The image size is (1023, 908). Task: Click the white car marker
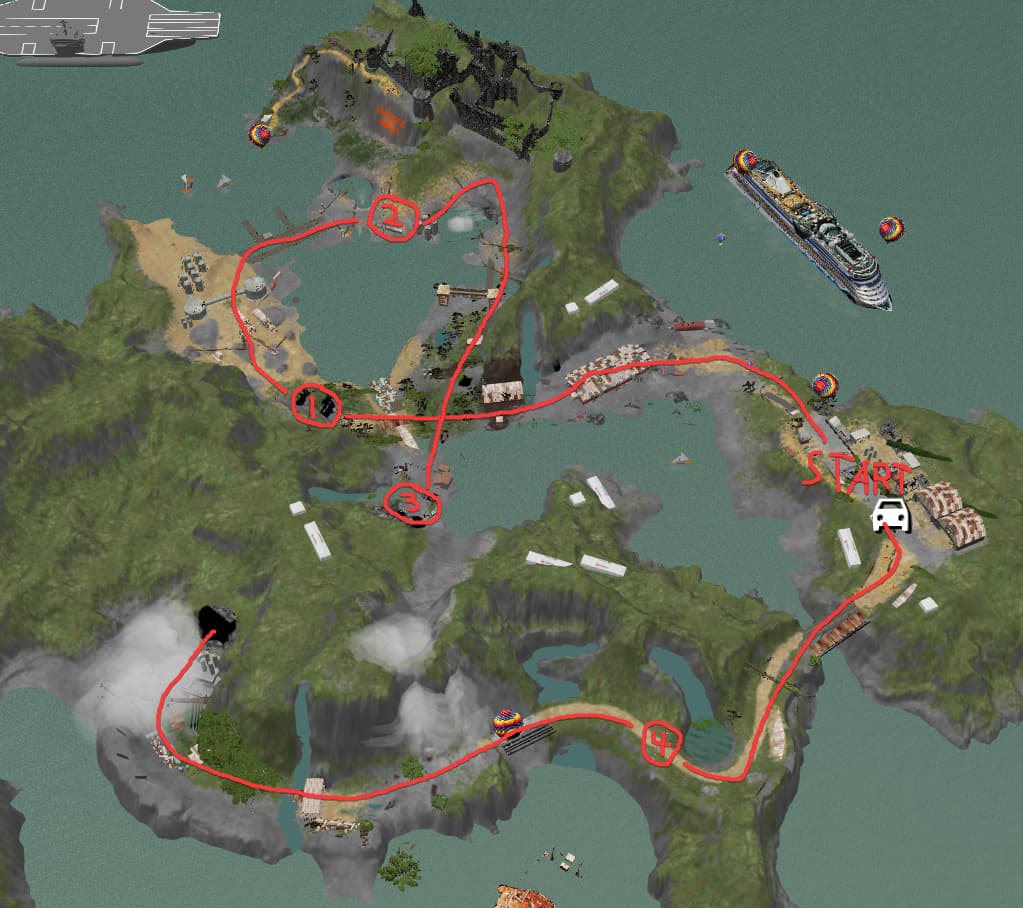pos(891,514)
